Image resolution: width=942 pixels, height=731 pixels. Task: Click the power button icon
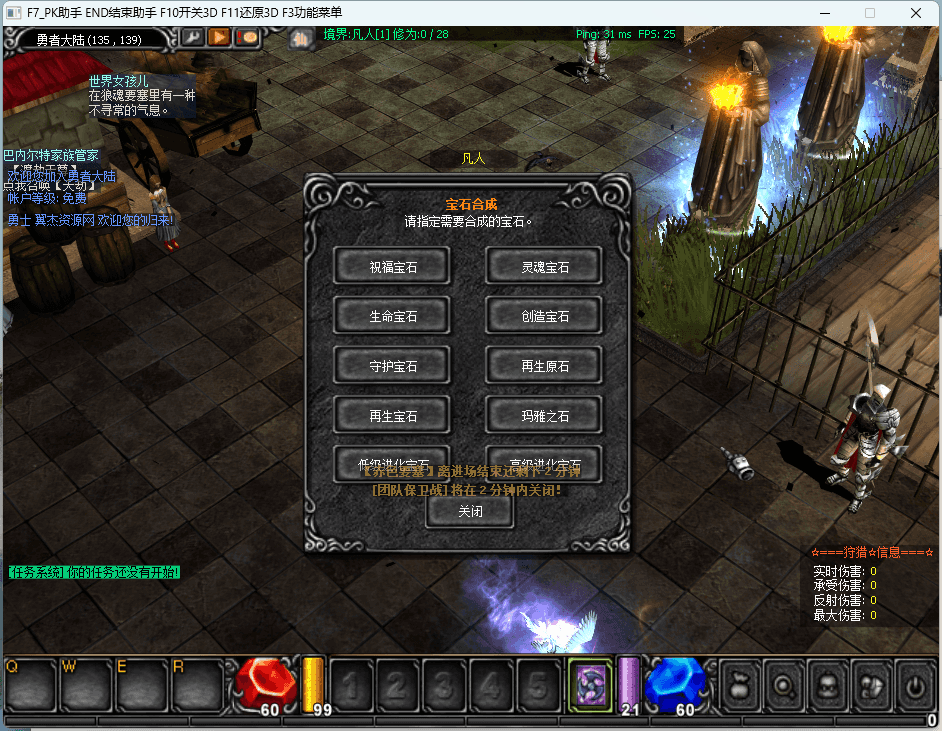(914, 685)
